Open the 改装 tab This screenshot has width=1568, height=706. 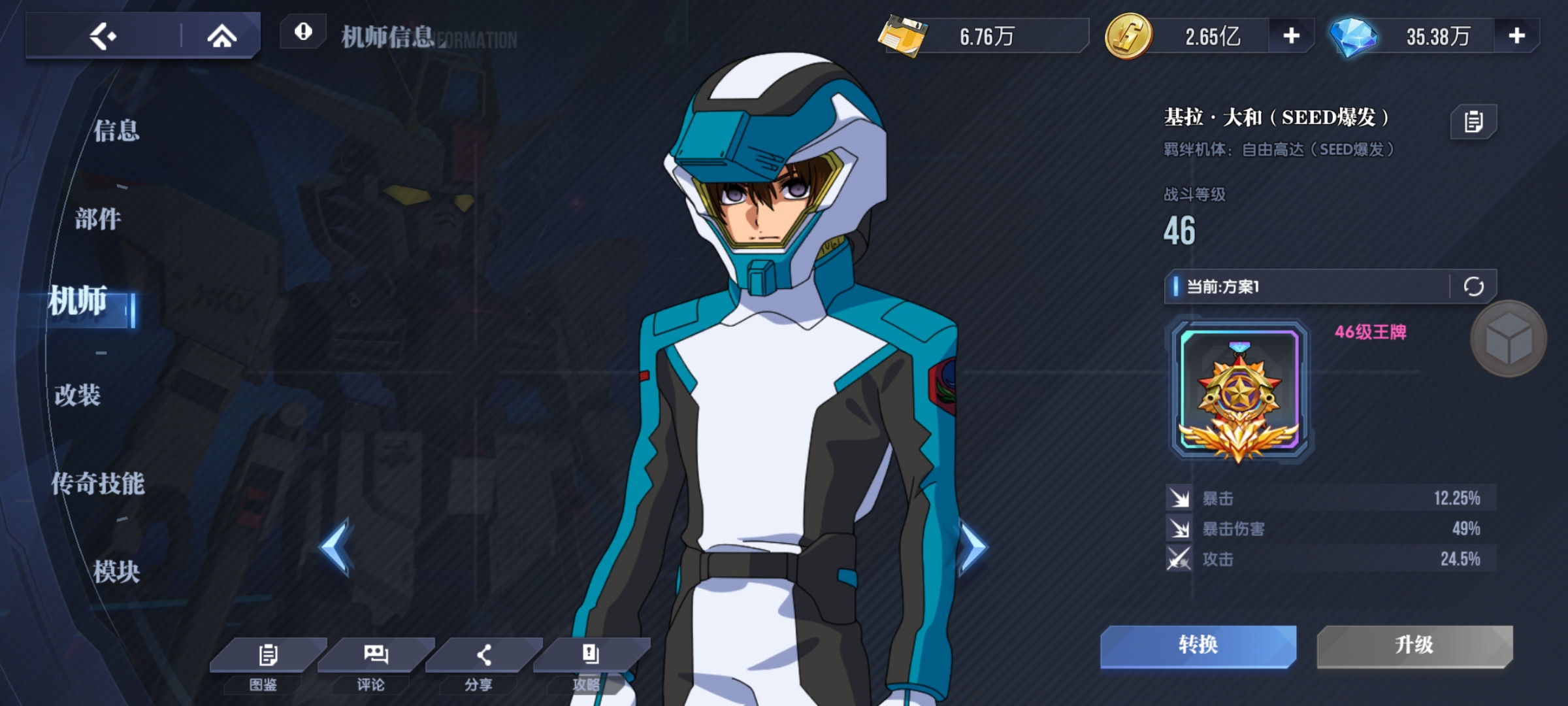coord(78,395)
